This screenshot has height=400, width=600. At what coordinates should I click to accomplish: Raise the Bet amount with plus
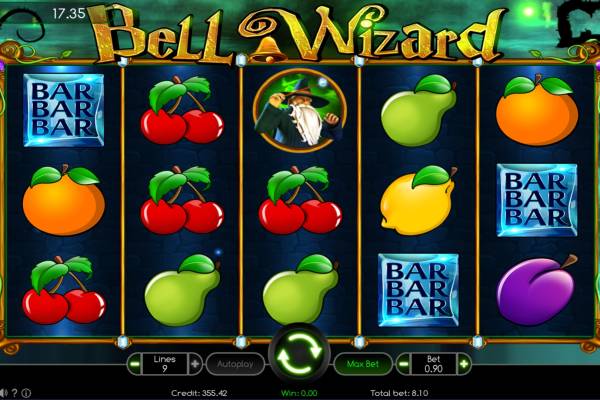point(463,364)
